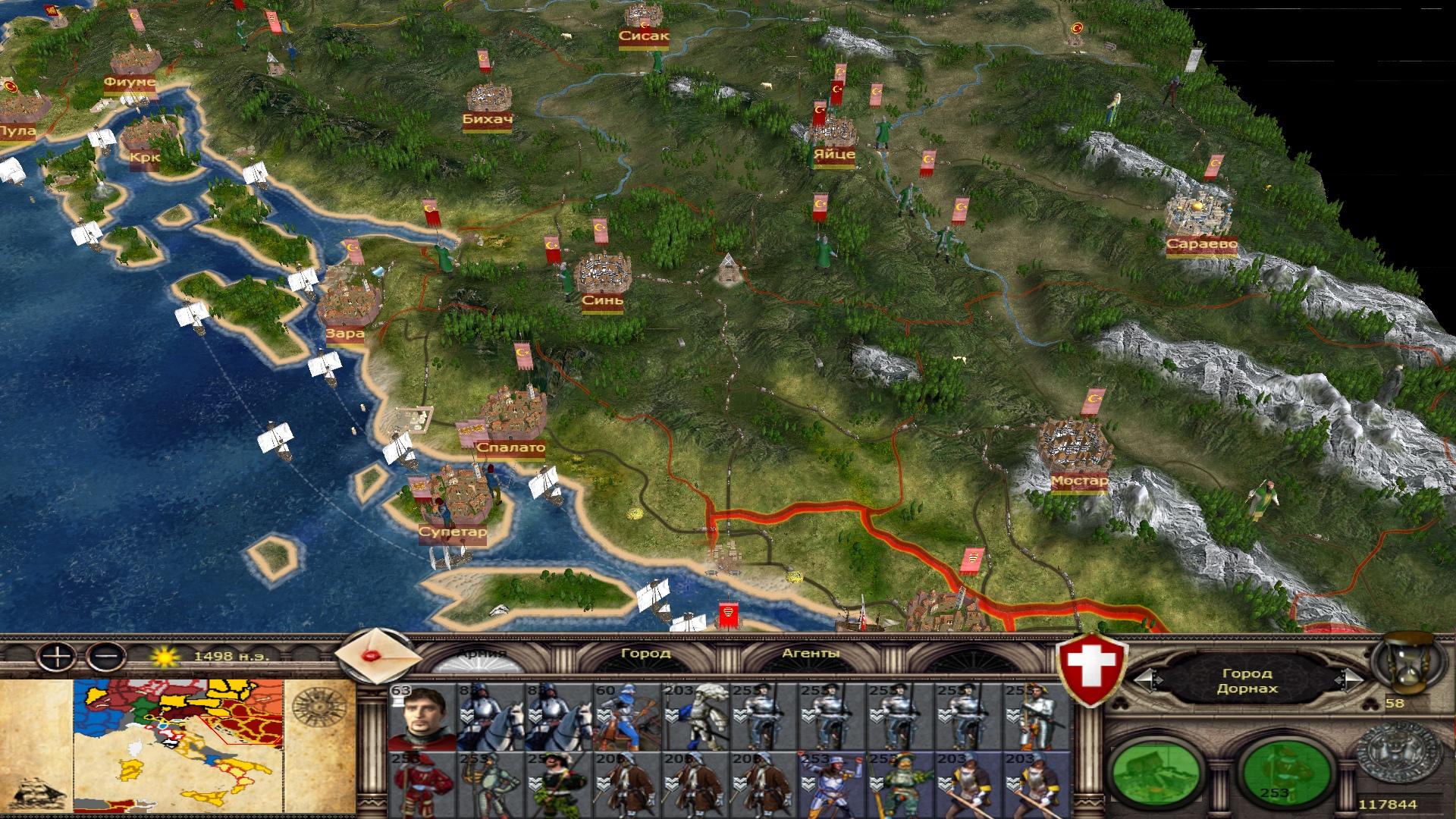Zoom in the minimap with the plus button
1456x819 pixels.
coord(56,656)
